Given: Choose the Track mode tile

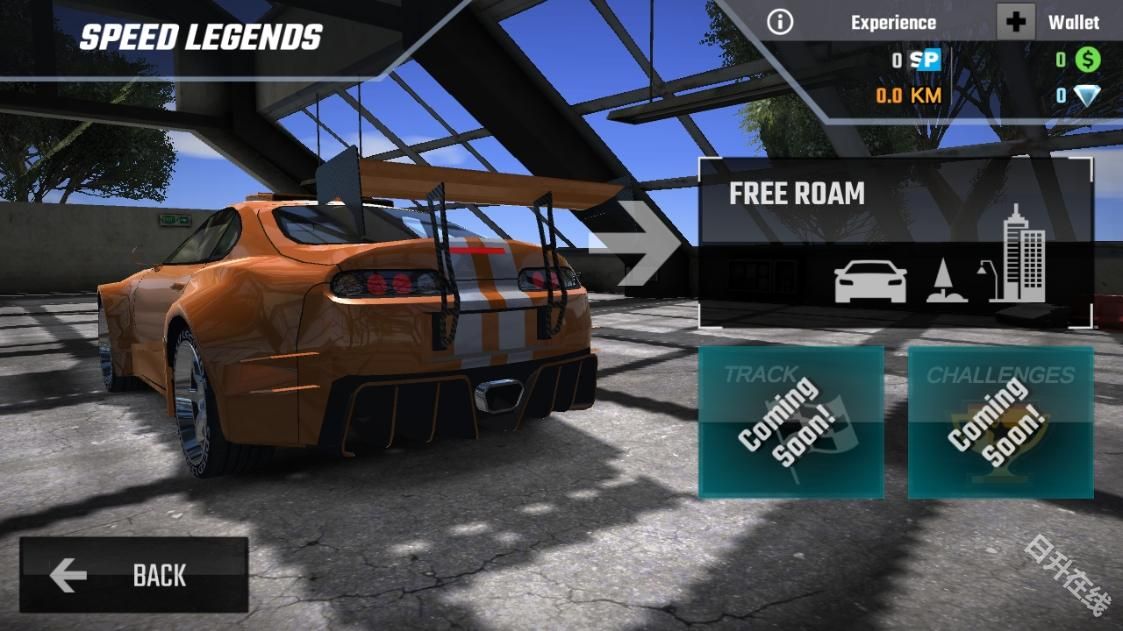Looking at the screenshot, I should coord(791,422).
